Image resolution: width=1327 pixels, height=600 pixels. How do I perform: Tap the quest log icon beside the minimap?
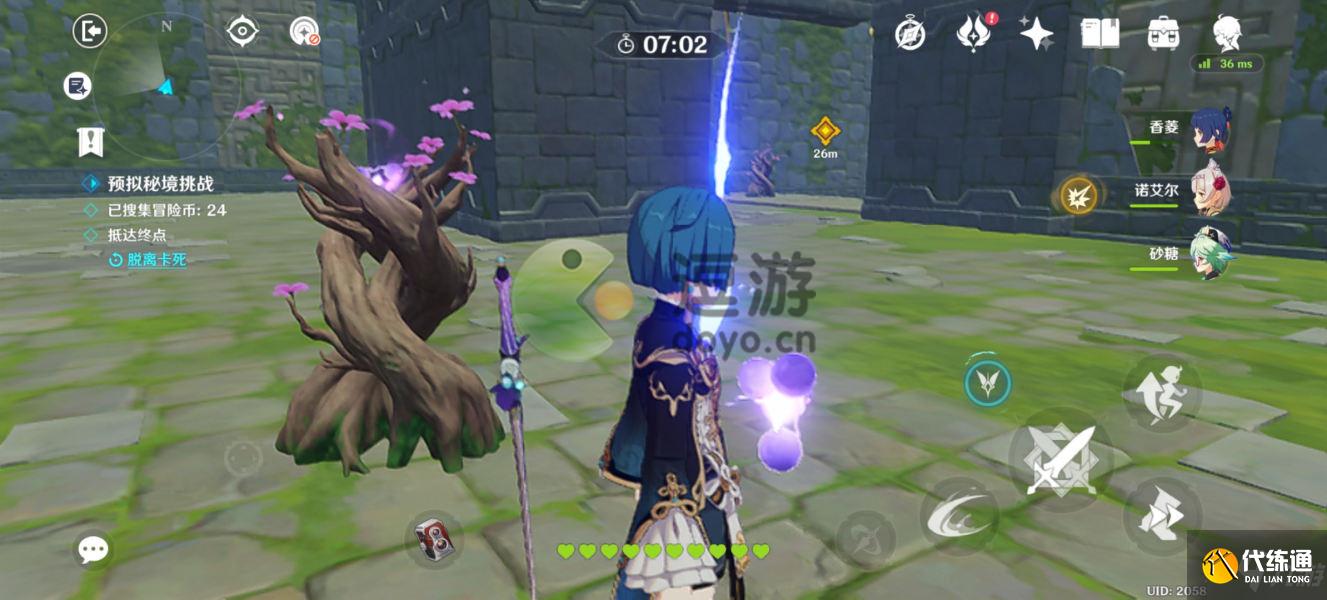pyautogui.click(x=77, y=86)
